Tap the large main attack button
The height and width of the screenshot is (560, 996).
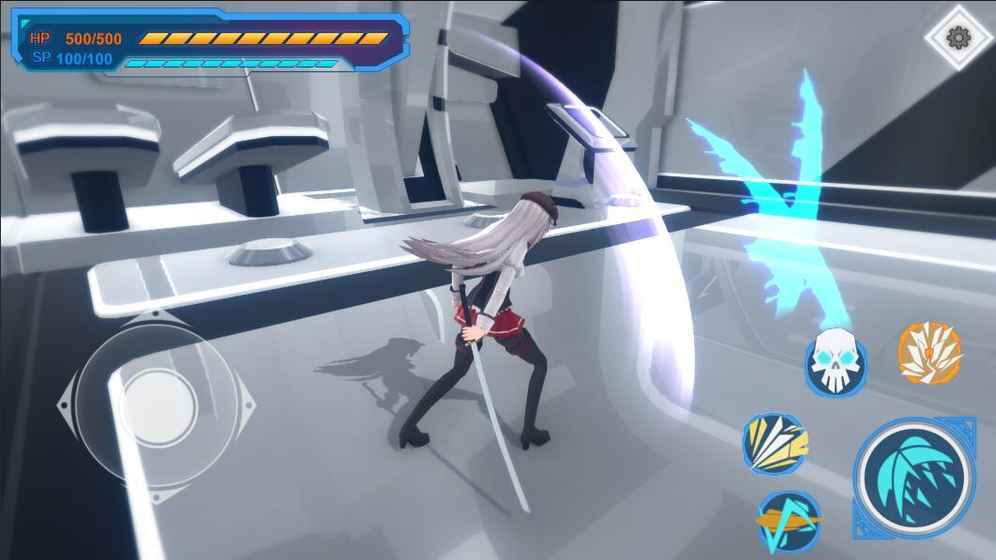click(914, 477)
